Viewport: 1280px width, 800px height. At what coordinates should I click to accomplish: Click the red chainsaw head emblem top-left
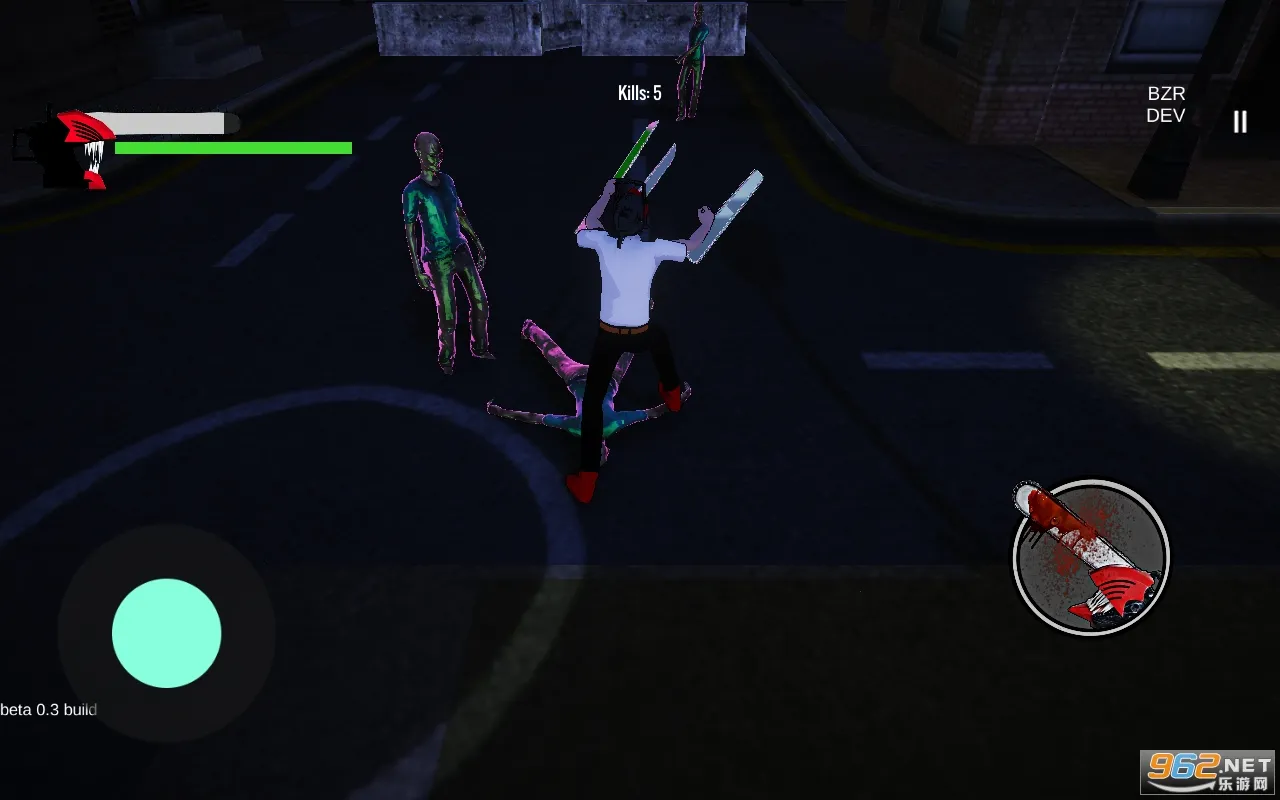point(85,130)
